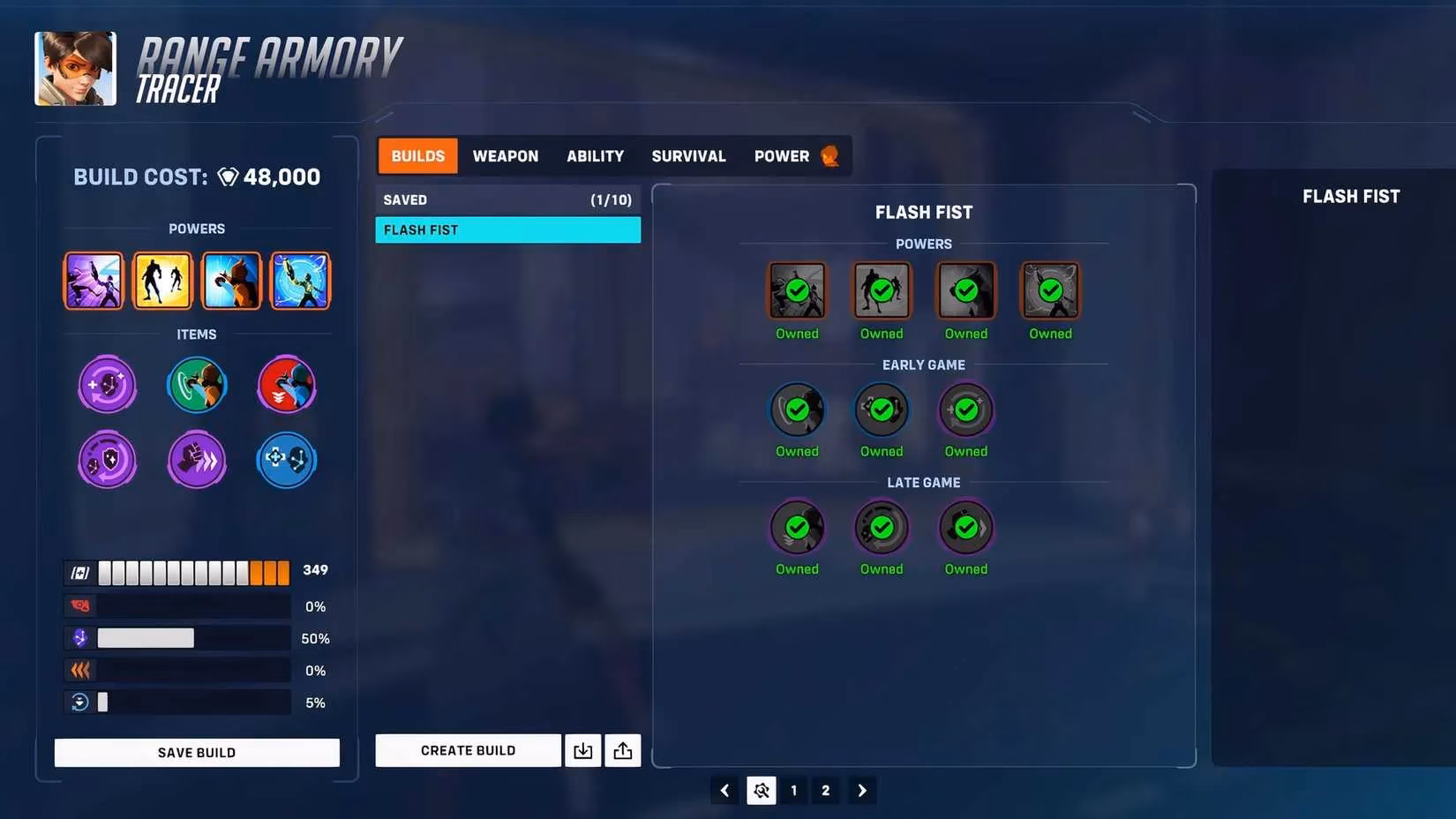
Task: Select the purple fist dash item
Action: (197, 460)
